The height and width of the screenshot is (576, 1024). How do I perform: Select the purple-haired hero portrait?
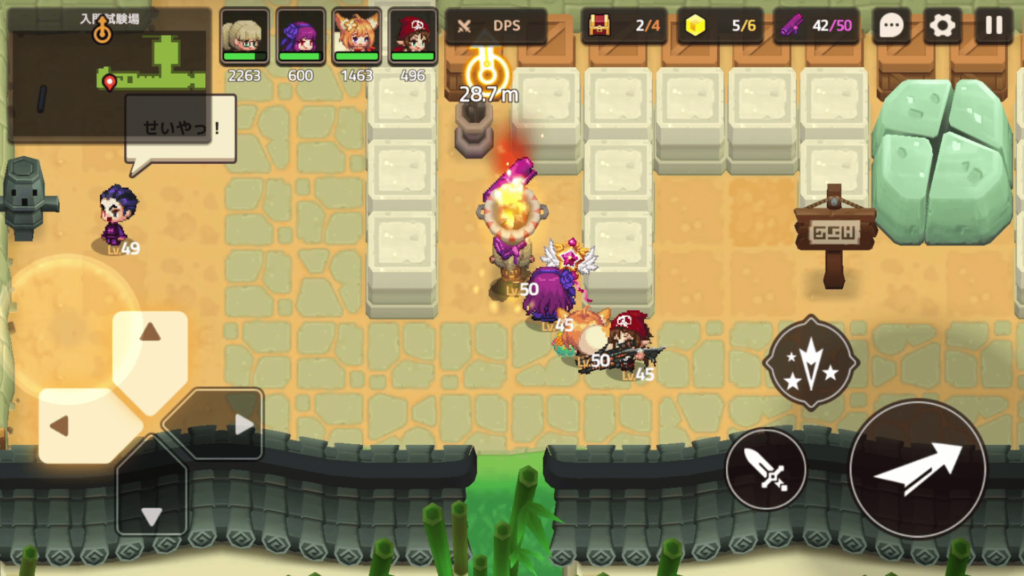(300, 37)
